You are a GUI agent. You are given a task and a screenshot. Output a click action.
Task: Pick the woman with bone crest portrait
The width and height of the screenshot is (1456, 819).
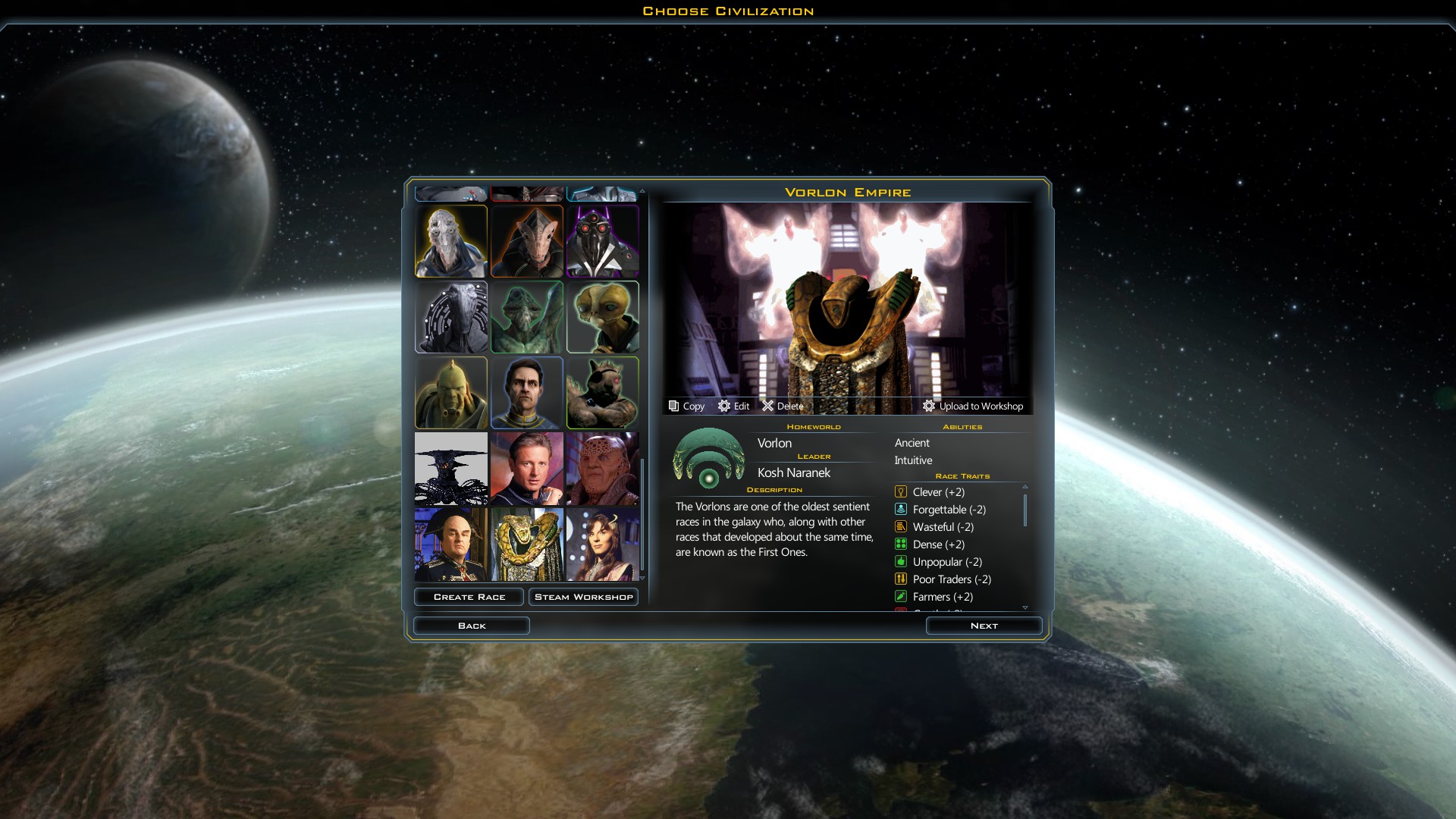point(603,544)
